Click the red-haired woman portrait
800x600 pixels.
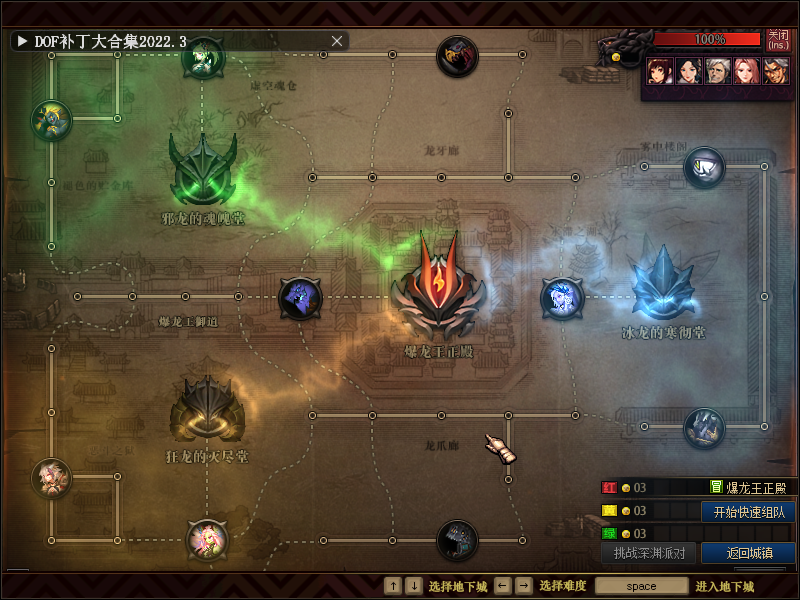pyautogui.click(x=658, y=70)
